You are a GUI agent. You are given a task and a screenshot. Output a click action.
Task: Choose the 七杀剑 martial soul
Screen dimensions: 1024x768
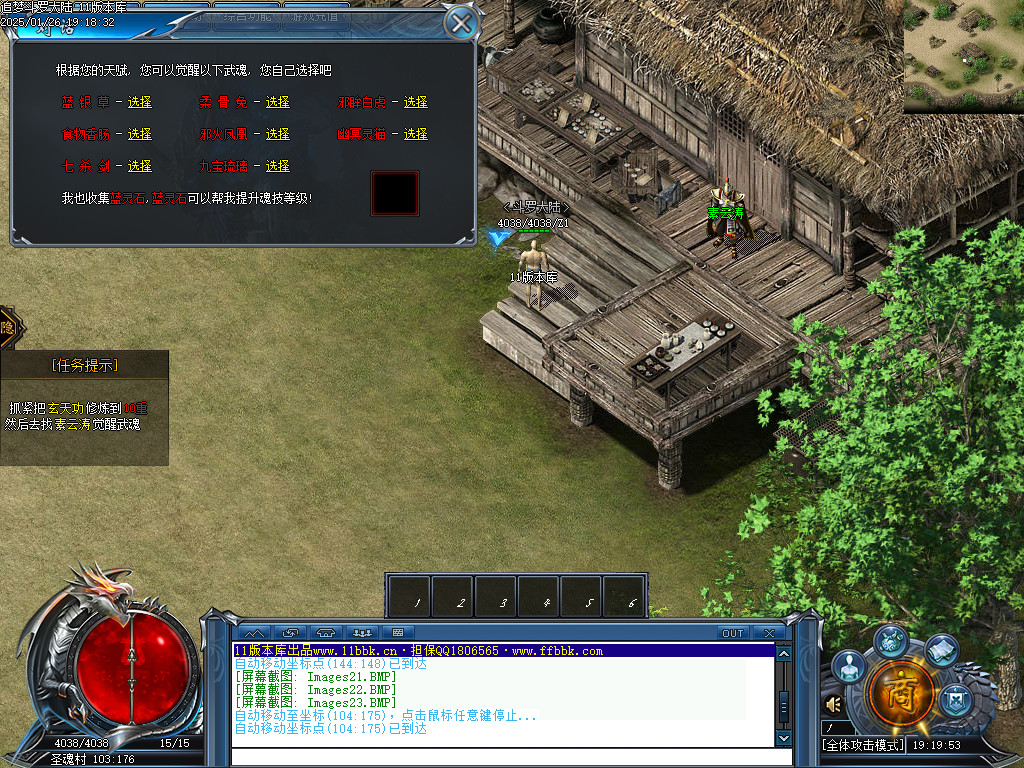(x=139, y=166)
